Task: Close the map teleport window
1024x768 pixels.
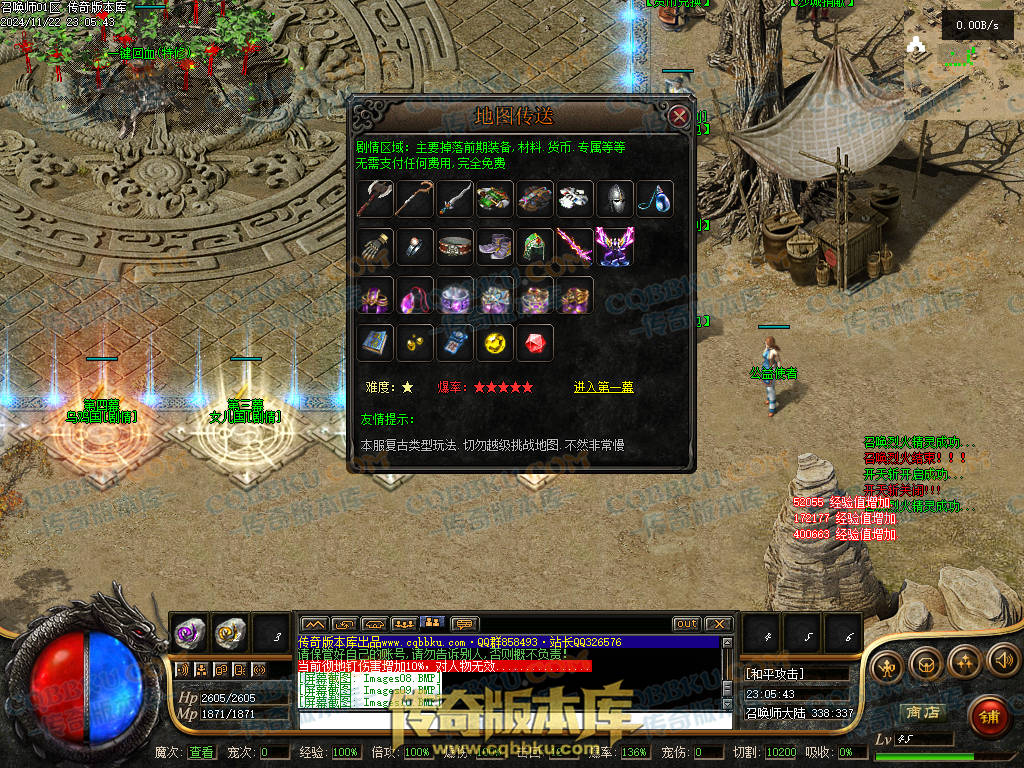Action: [x=679, y=116]
